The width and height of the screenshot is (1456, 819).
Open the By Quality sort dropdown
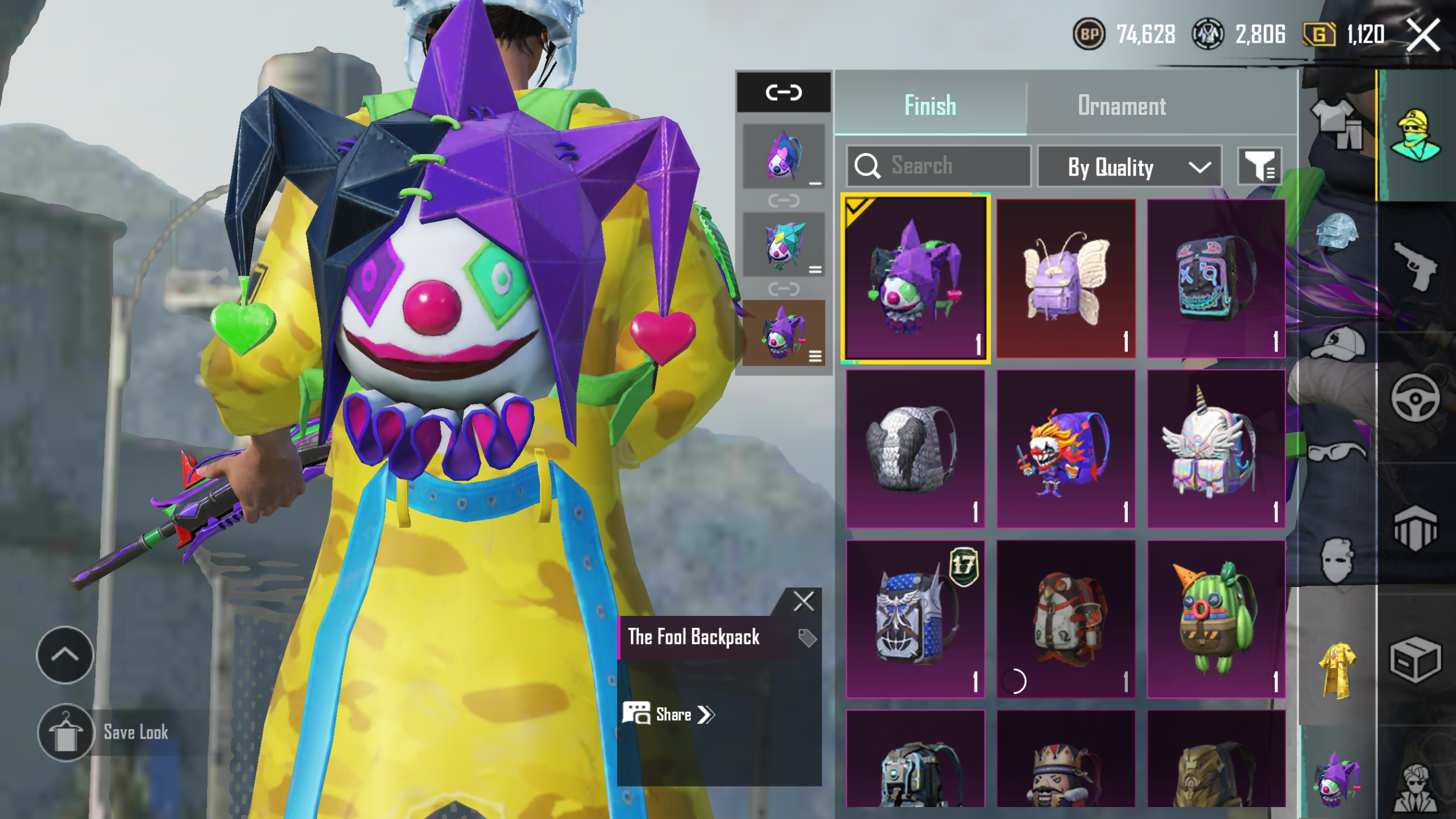(1129, 167)
